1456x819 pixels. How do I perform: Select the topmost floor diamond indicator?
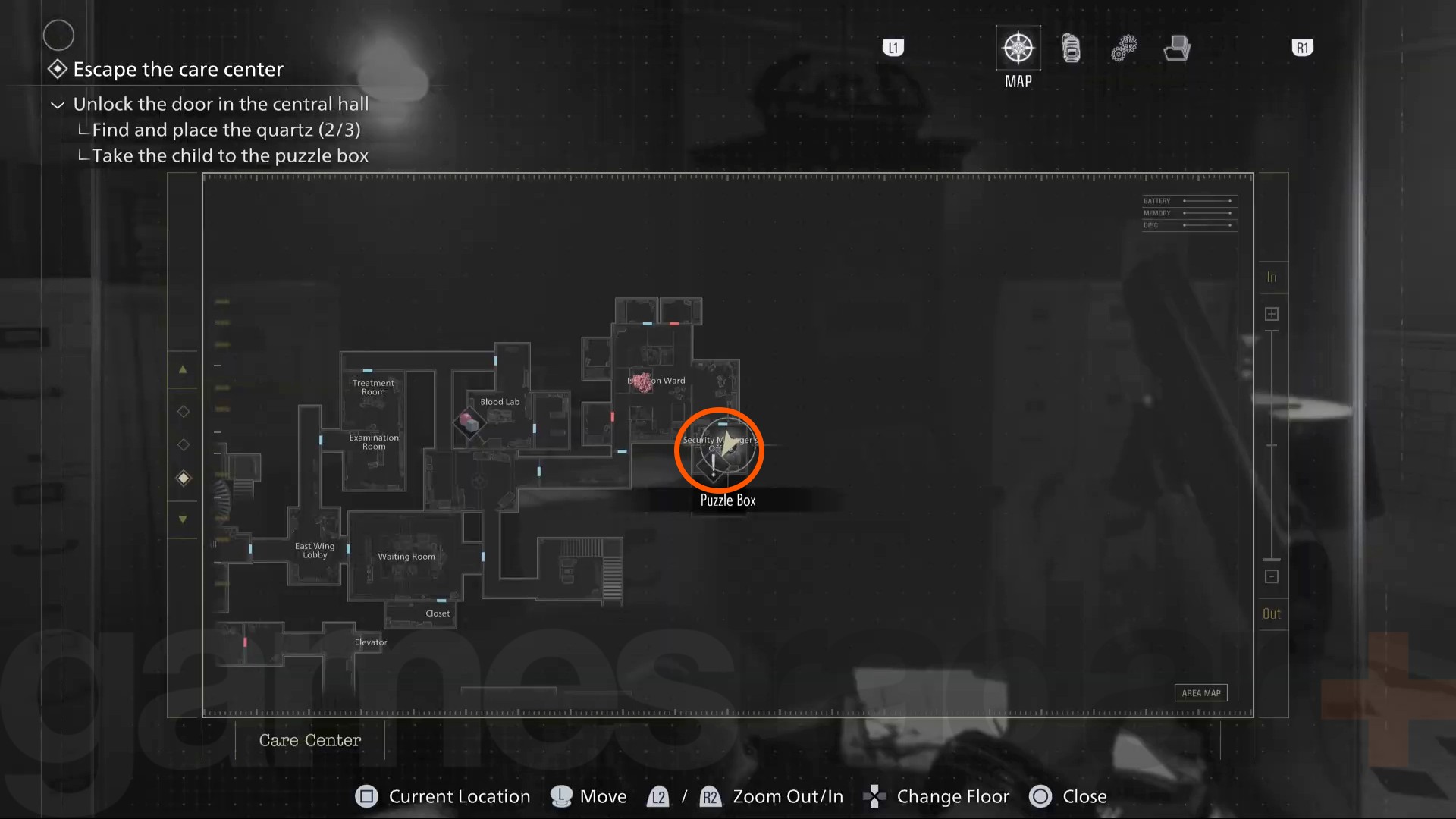tap(183, 412)
